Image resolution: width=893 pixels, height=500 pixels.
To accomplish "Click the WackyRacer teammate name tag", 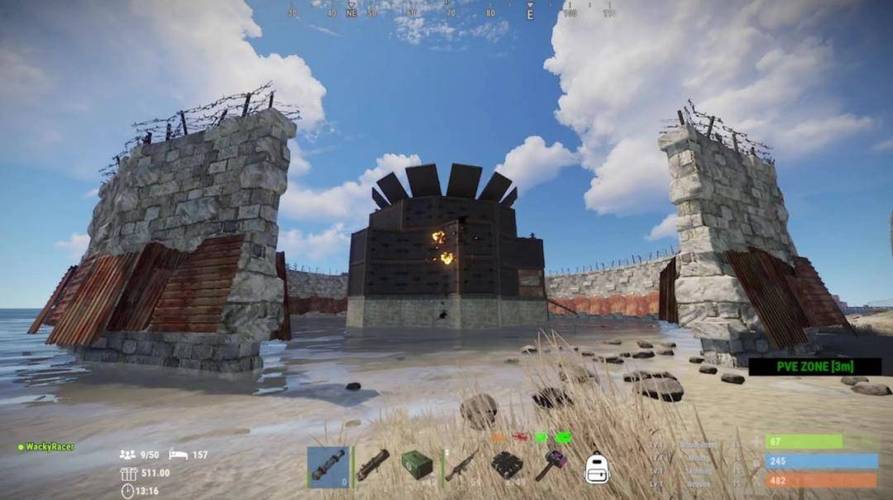I will 48,447.
